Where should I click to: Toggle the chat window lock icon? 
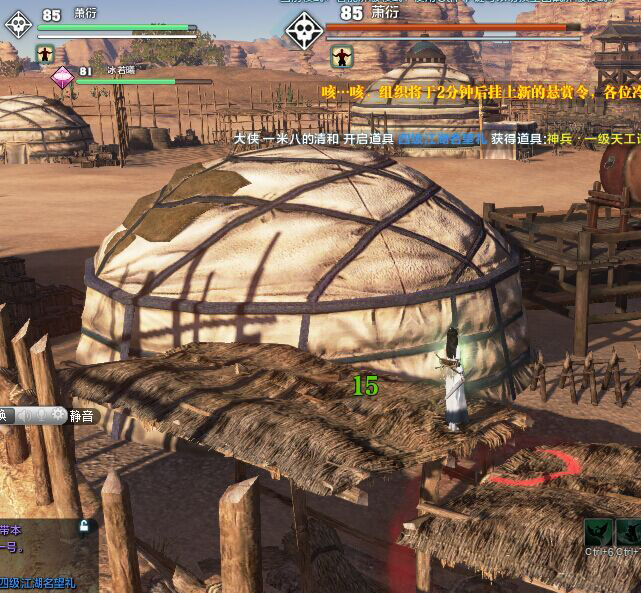click(x=86, y=526)
